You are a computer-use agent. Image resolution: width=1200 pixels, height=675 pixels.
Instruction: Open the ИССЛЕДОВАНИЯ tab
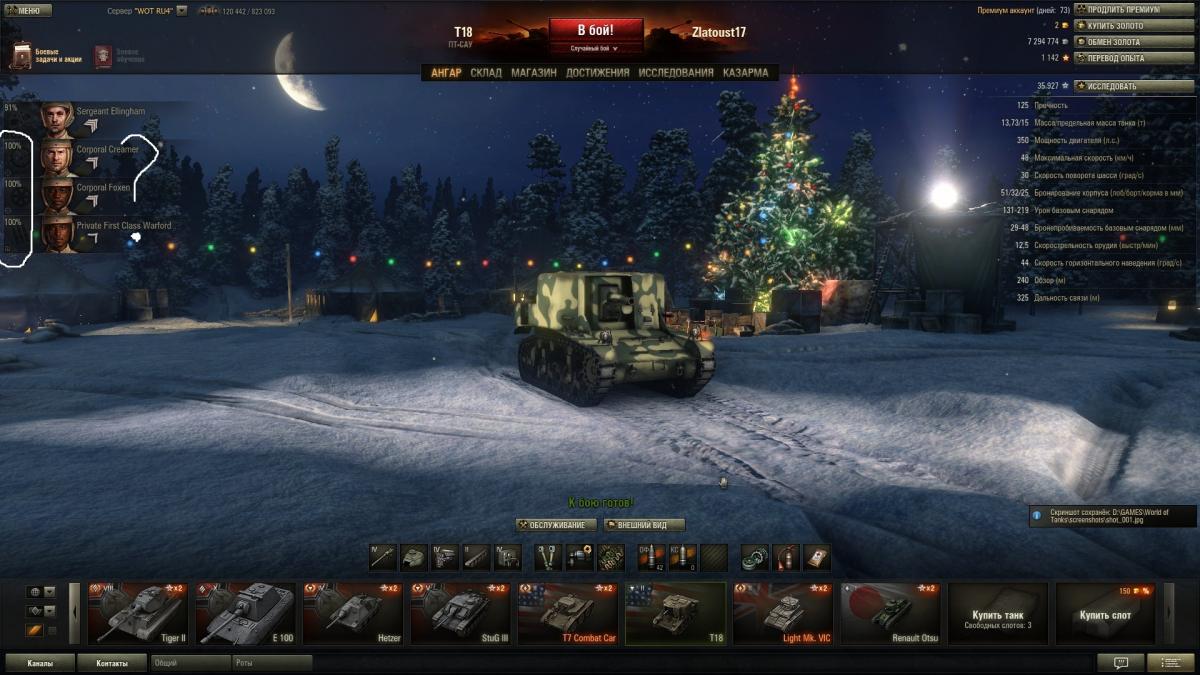pos(676,73)
